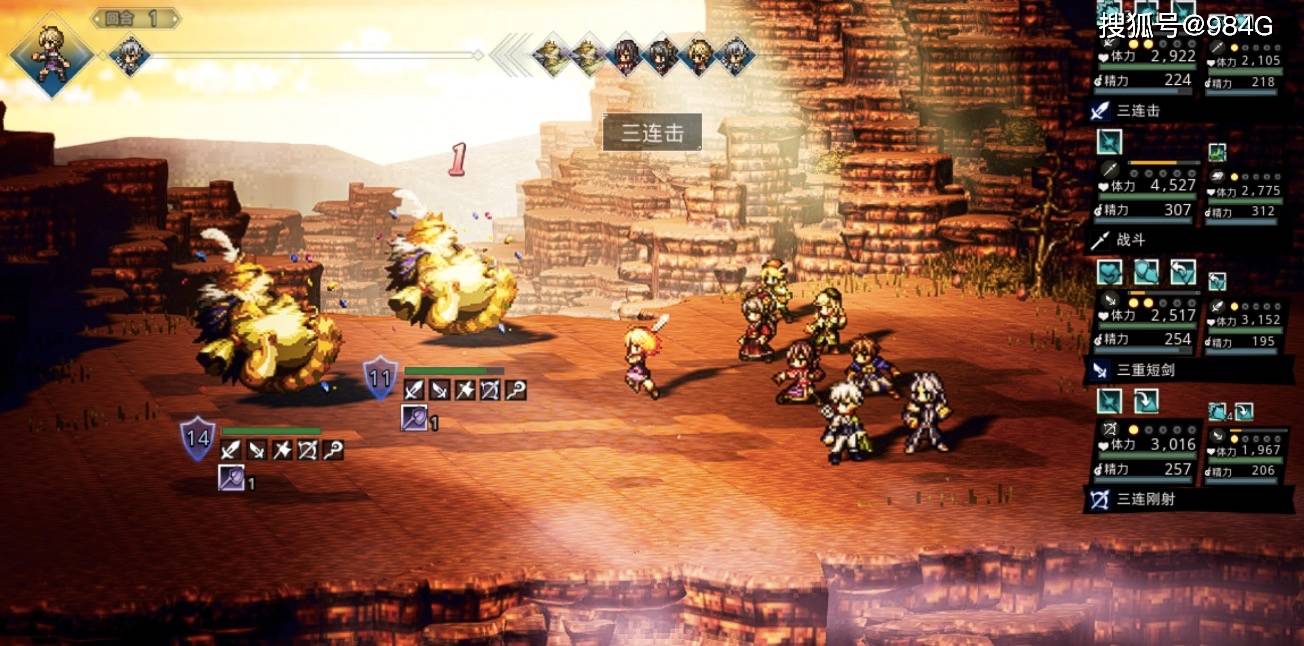1304x646 pixels.
Task: Inspect debuff icon of the 14-shield enemy
Action: 231,478
